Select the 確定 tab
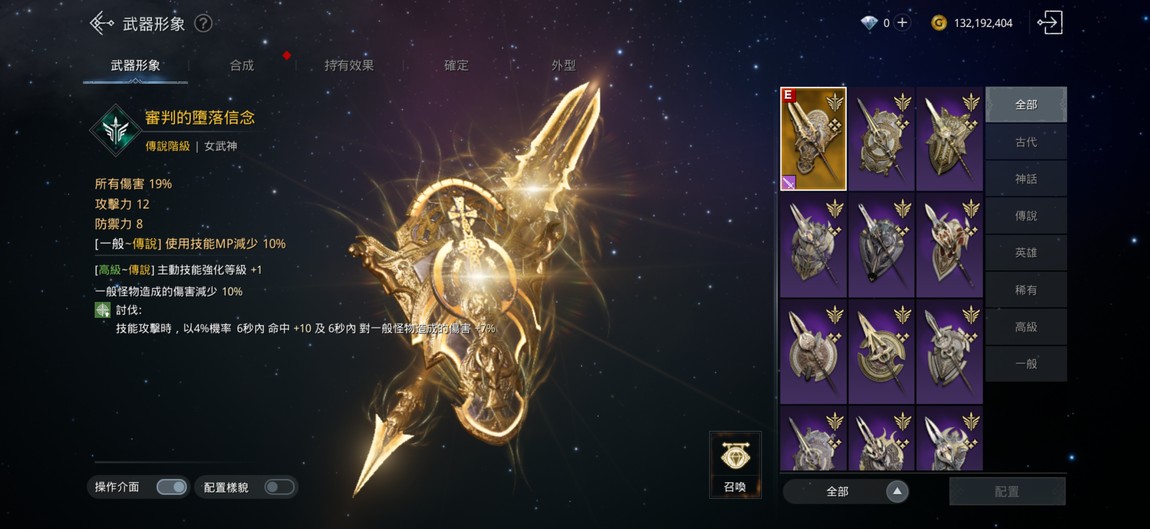 click(456, 66)
